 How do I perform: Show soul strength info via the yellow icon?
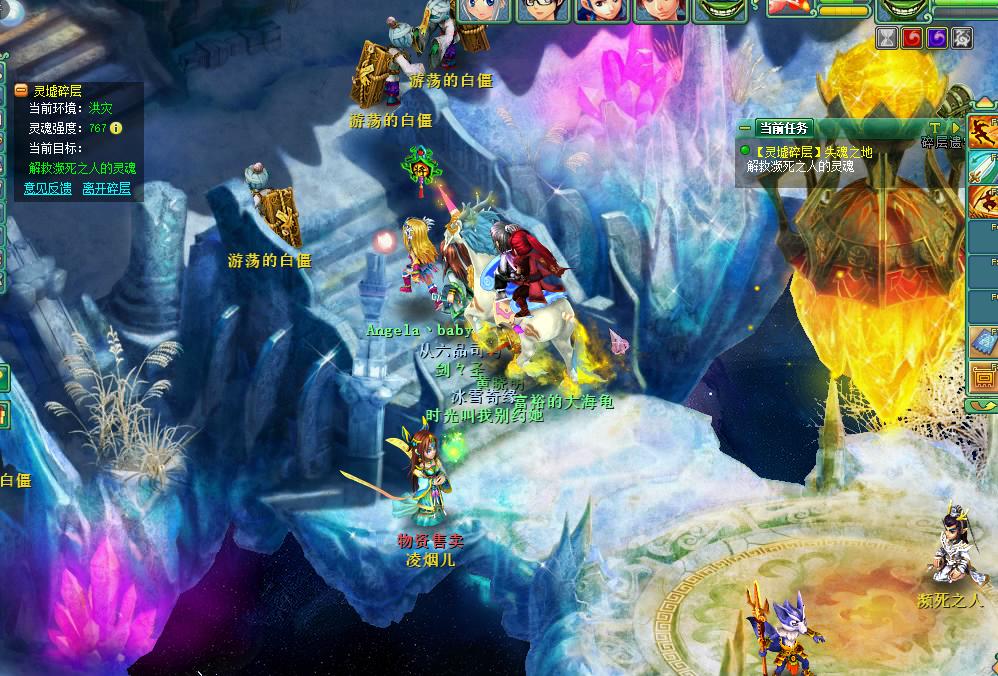point(116,128)
